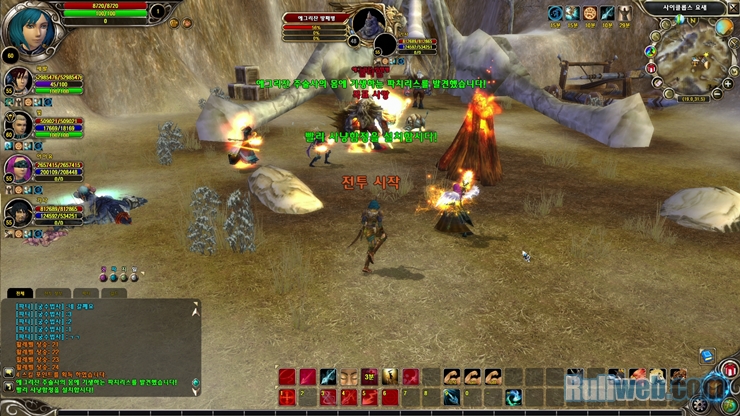The image size is (740, 416).
Task: Open the red gift box icon by minimap
Action: (651, 68)
